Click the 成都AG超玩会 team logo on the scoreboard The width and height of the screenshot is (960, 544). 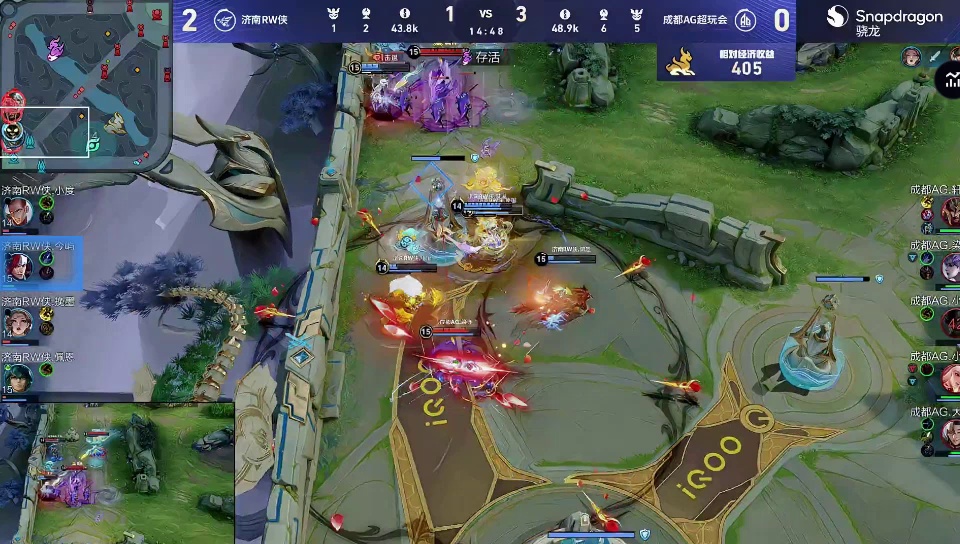point(745,20)
